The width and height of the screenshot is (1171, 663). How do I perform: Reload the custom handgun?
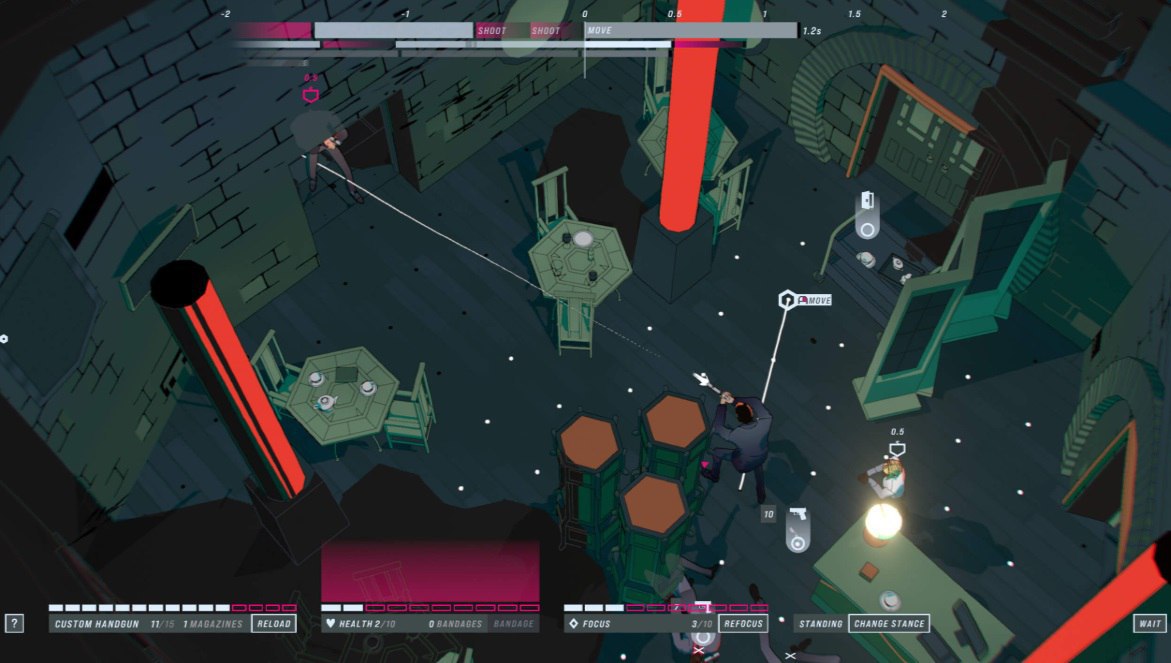(x=273, y=623)
